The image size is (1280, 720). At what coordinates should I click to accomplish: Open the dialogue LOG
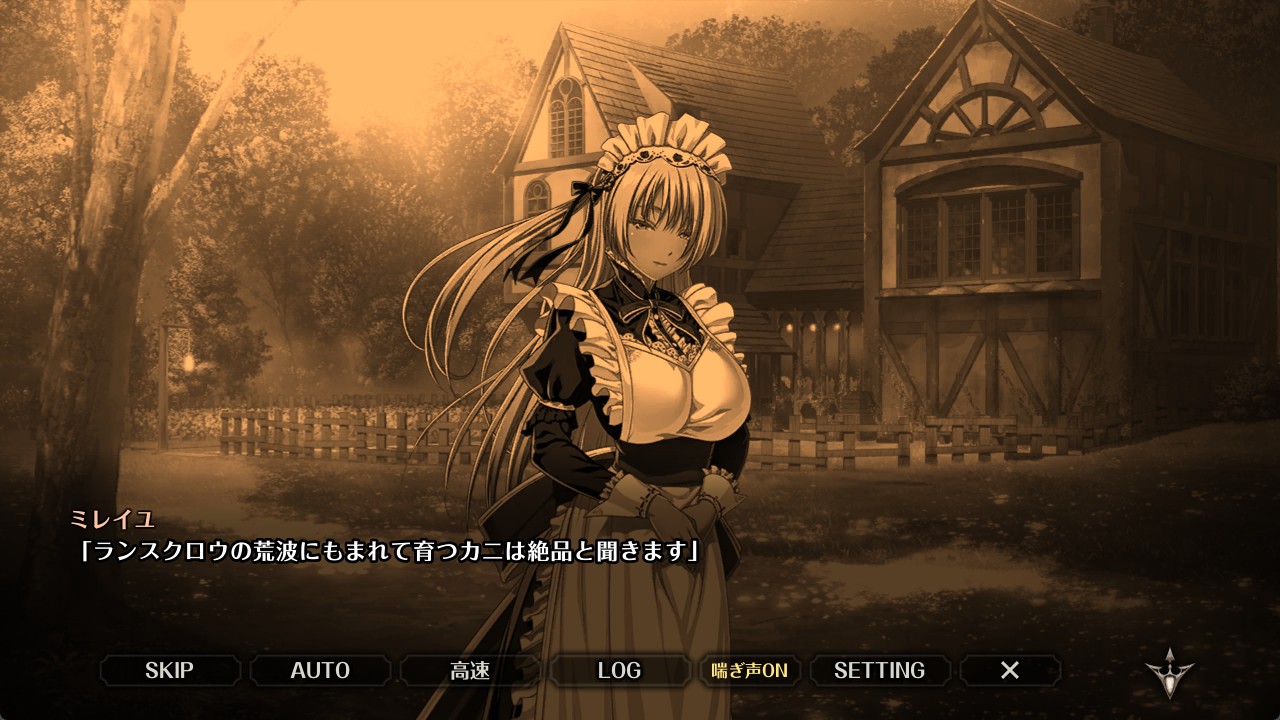coord(619,670)
